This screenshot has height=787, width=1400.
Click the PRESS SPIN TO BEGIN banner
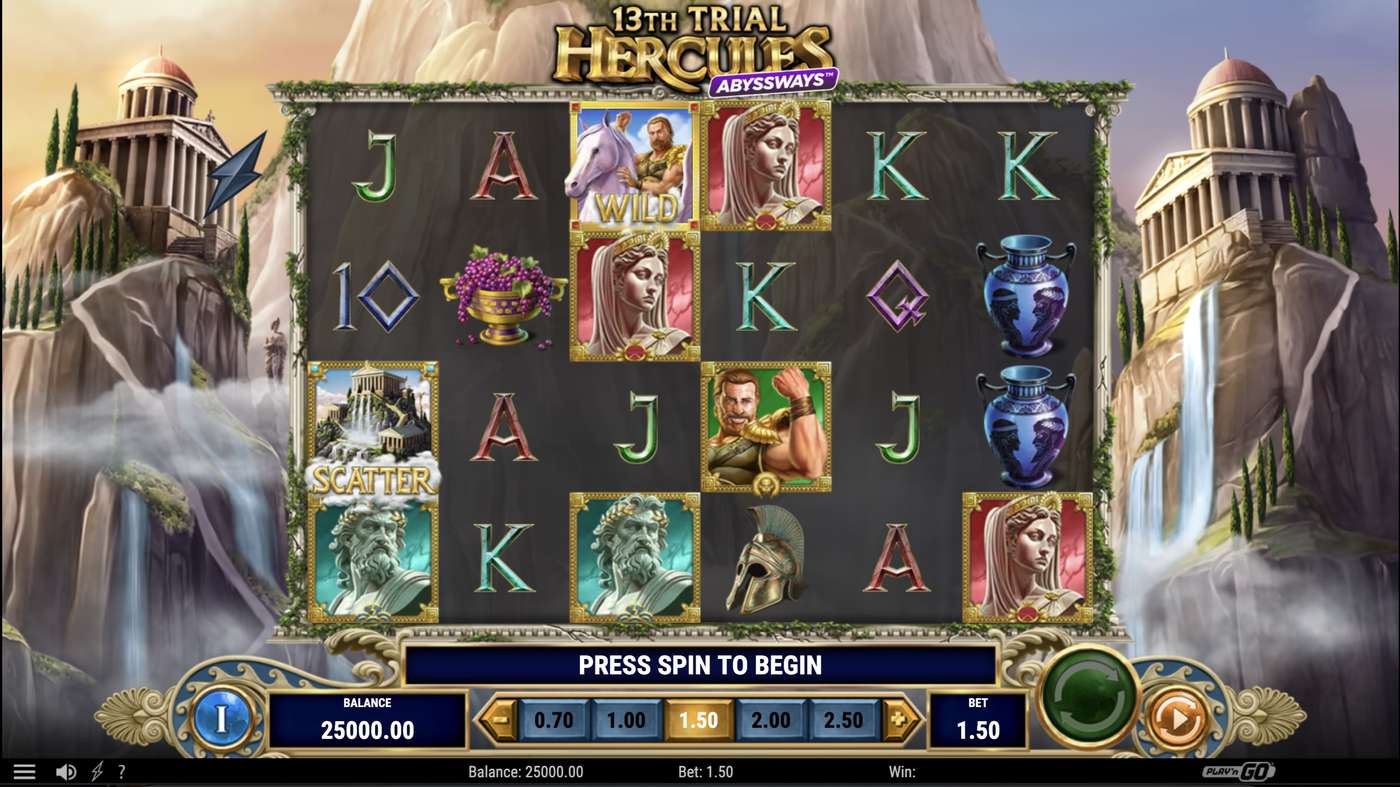point(700,664)
